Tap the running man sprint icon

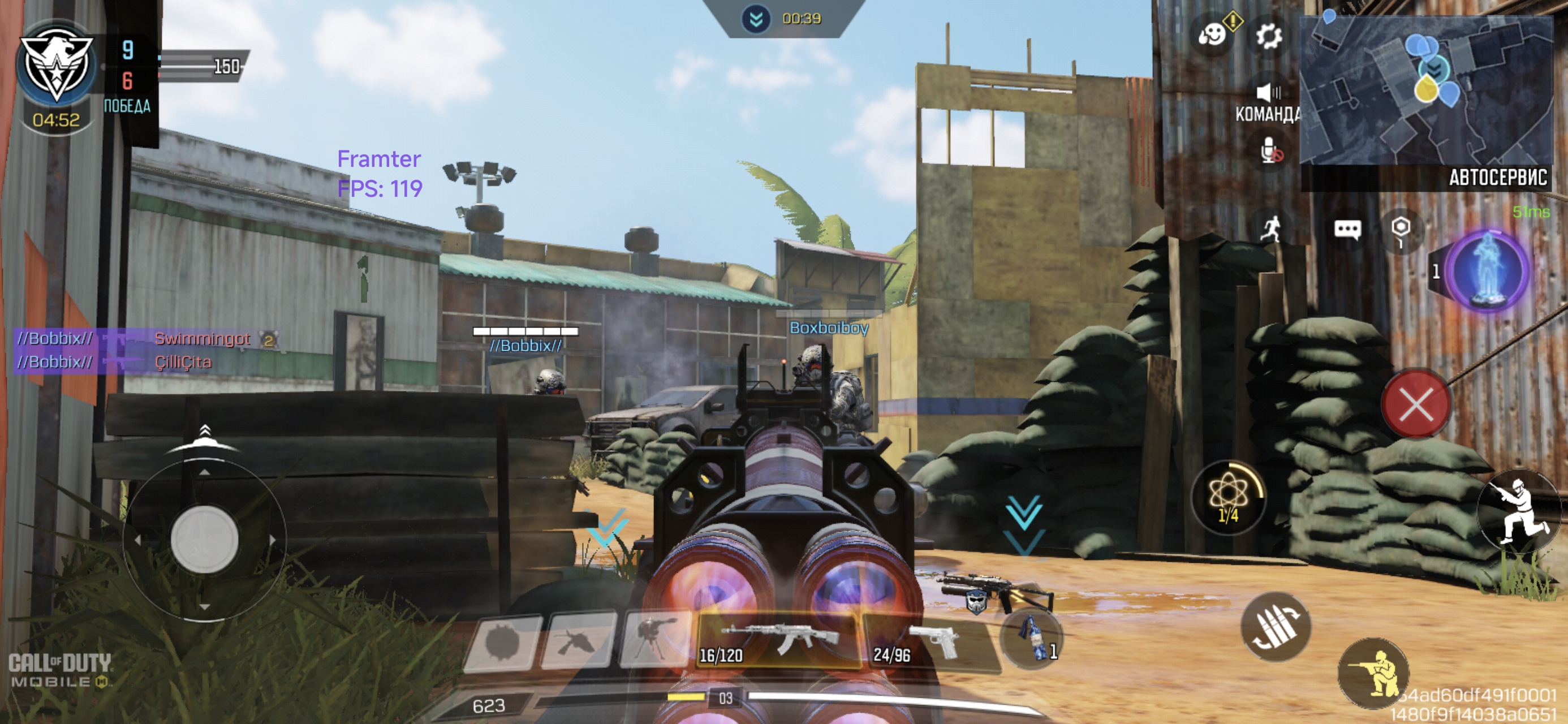1270,230
